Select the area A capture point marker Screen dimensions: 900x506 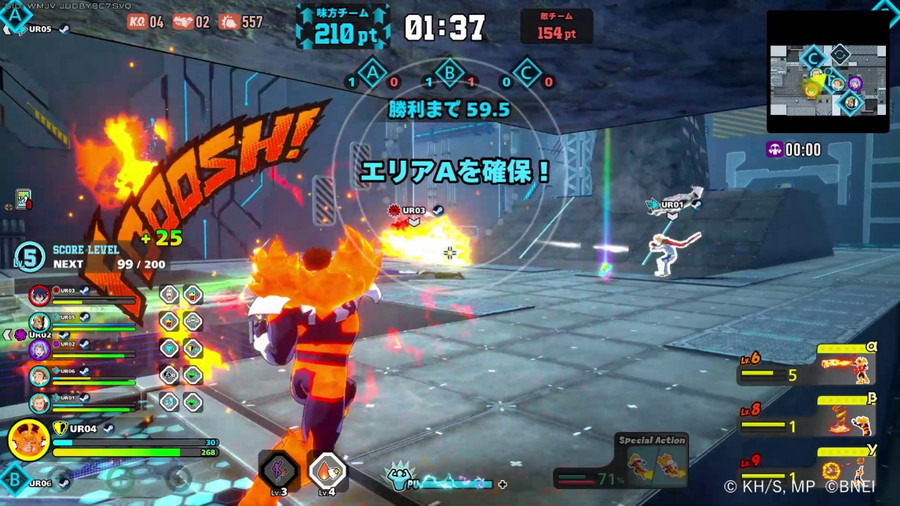point(374,73)
